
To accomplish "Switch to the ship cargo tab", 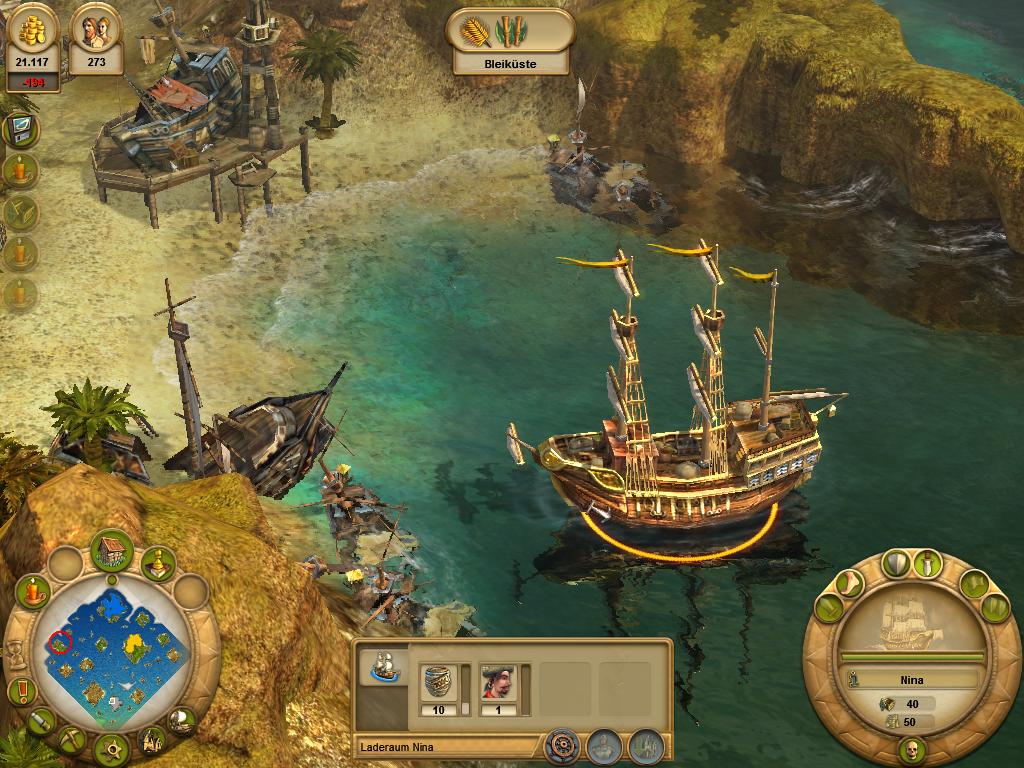I will point(383,666).
